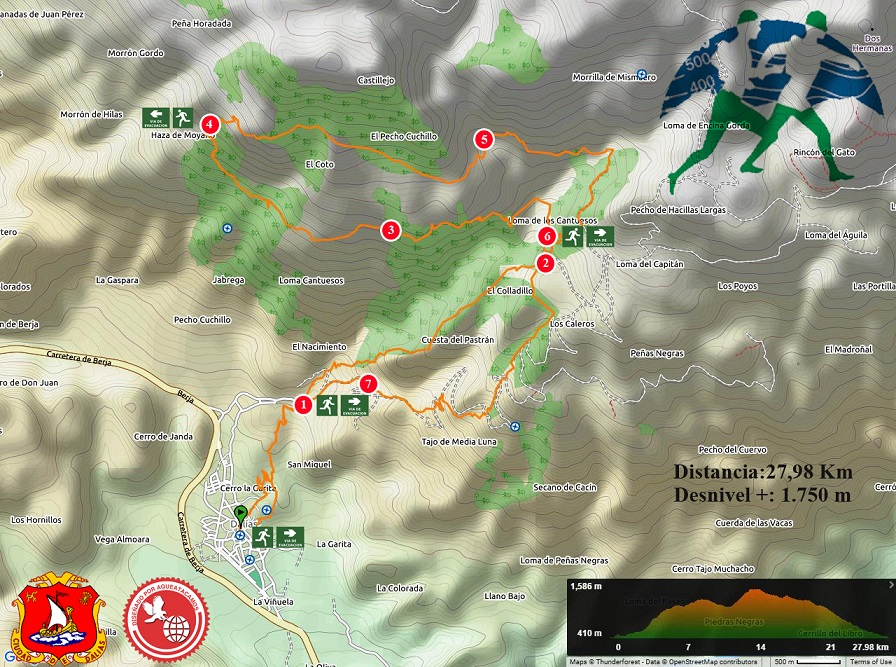Click the green start flag marker
This screenshot has width=896, height=667.
tap(240, 496)
